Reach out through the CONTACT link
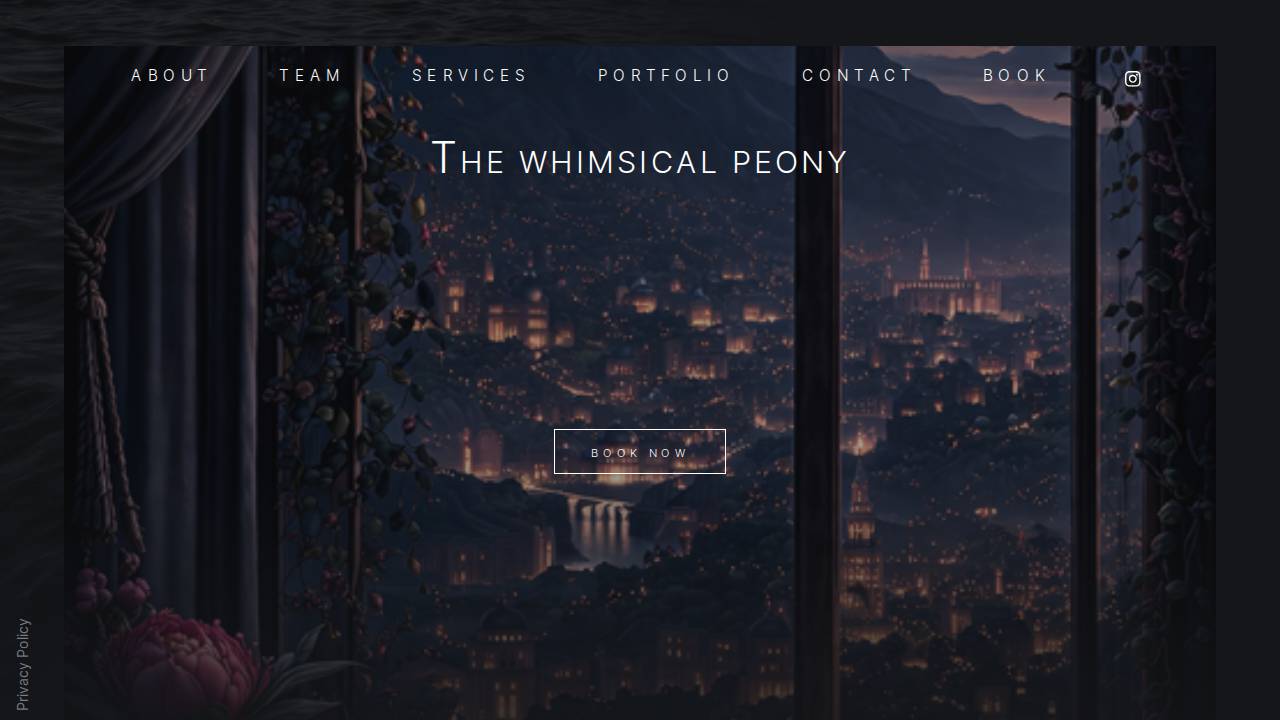 857,75
